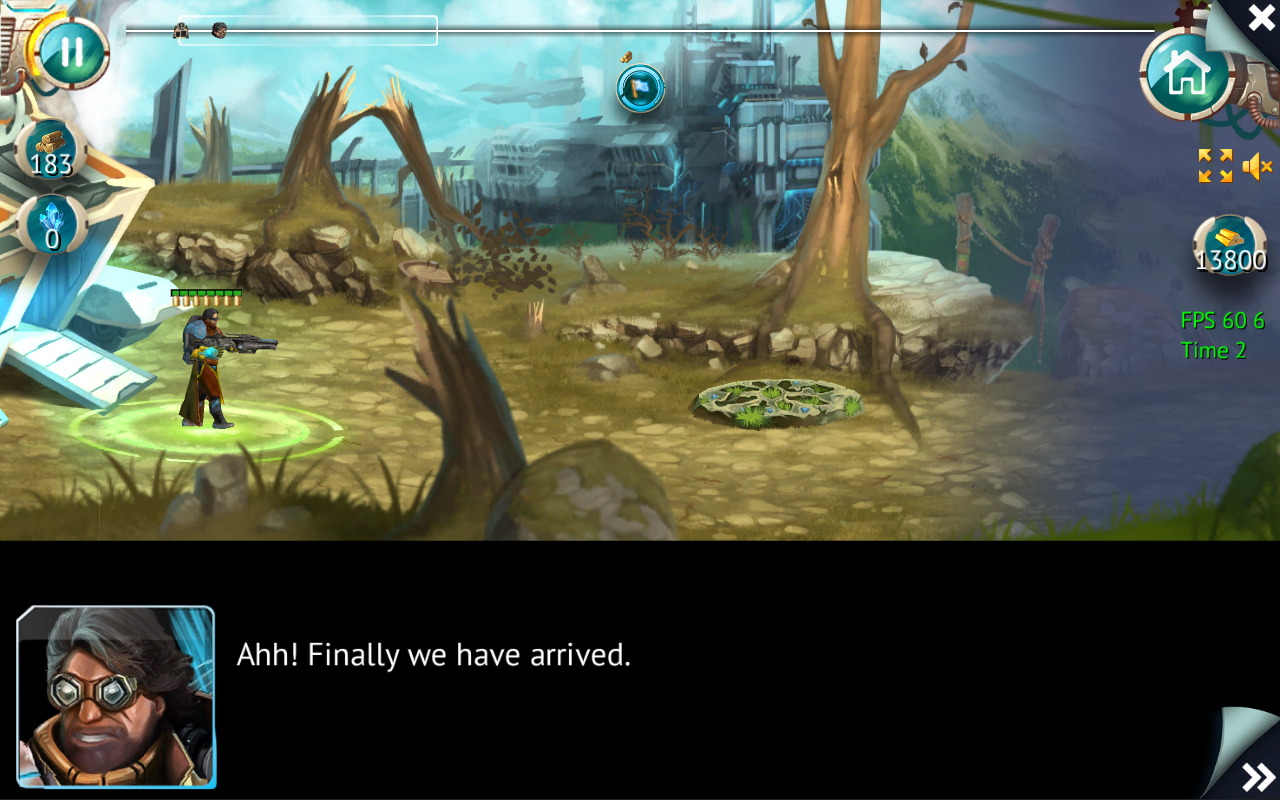Click the hero portrait icon on the progress bar
Screen dimensions: 1280x800
(218, 31)
